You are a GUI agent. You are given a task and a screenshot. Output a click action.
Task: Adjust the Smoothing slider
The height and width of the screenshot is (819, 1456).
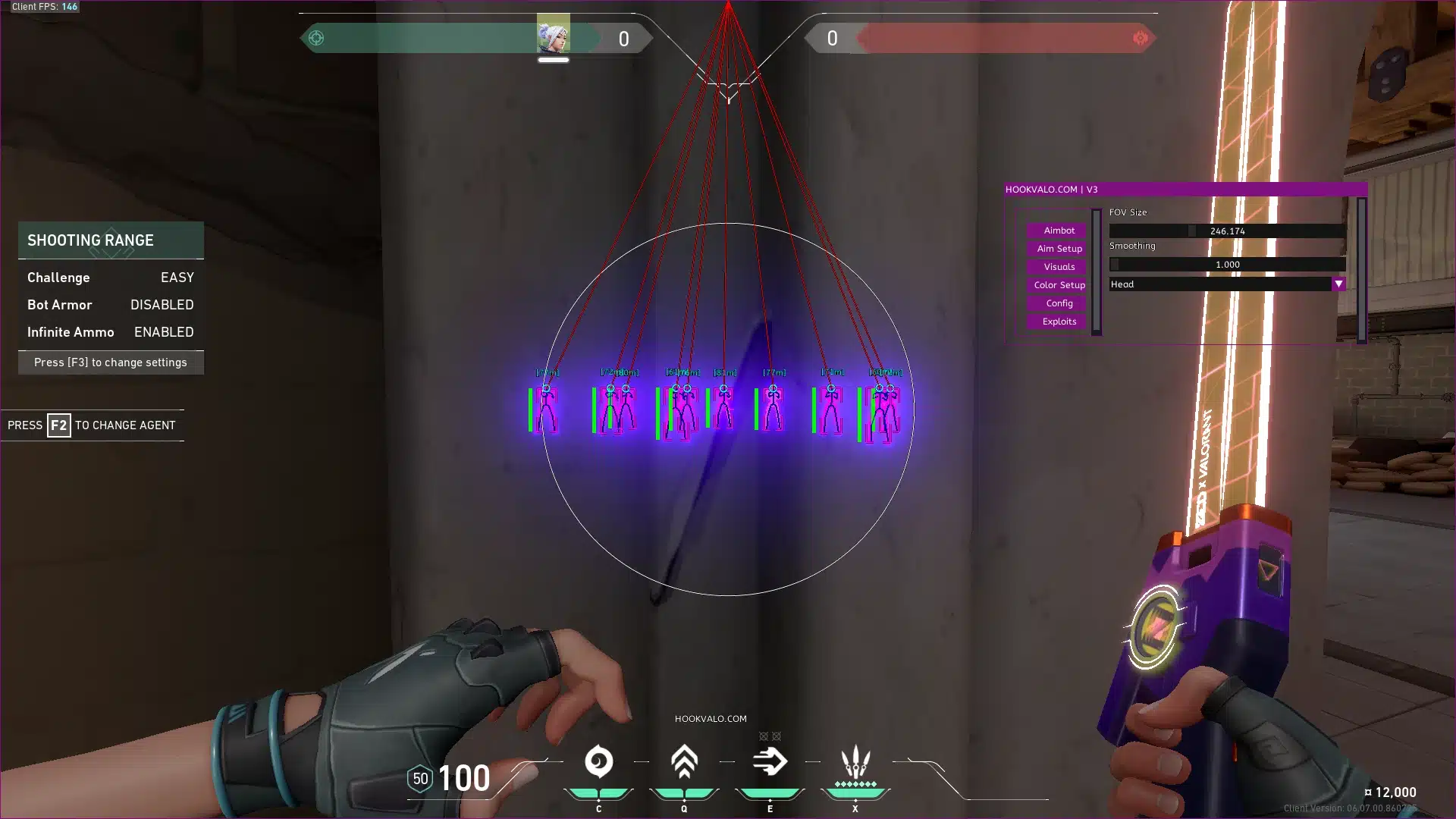[x=1226, y=264]
